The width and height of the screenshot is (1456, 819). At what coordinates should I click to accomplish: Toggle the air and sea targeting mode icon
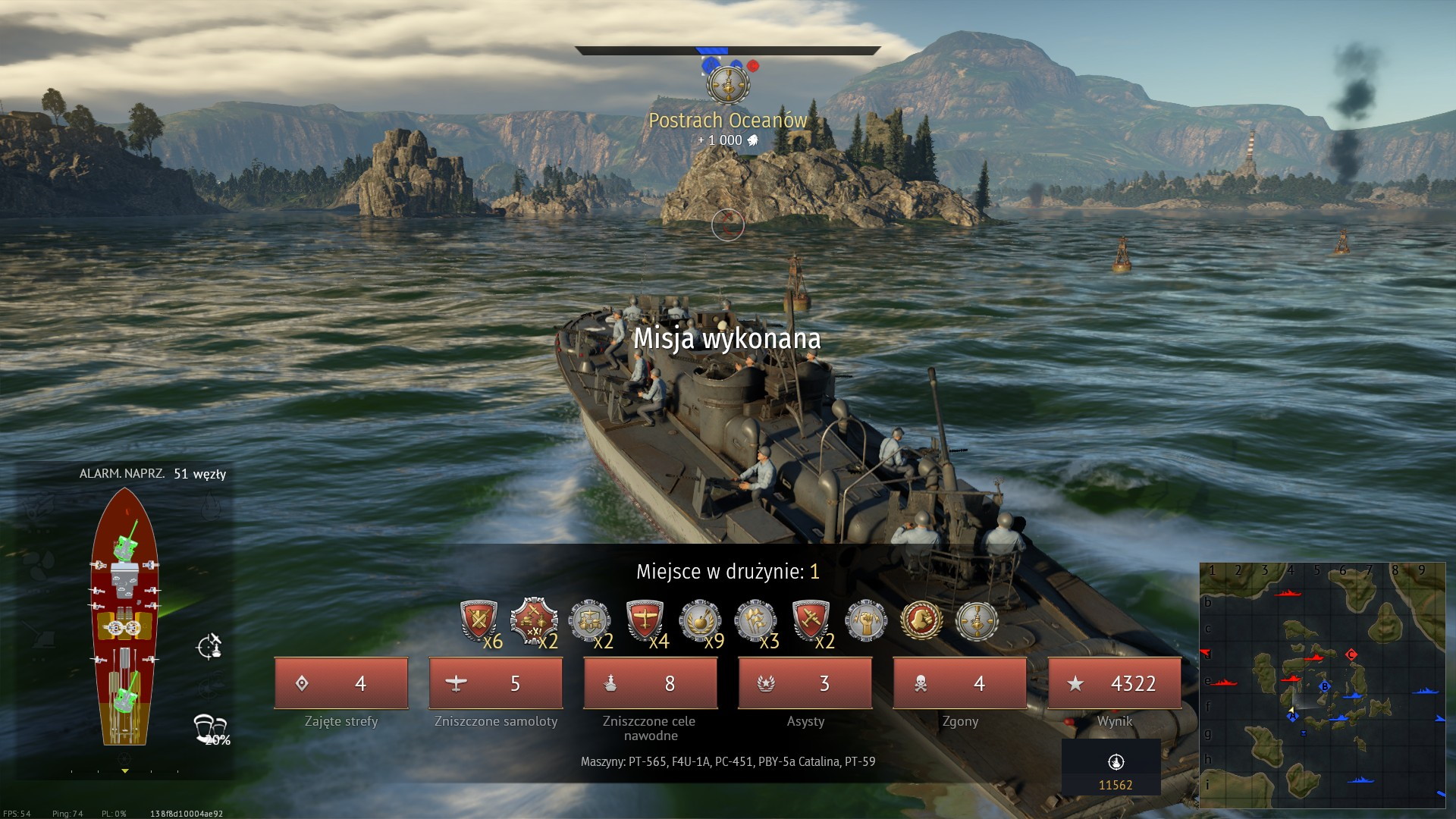pyautogui.click(x=209, y=646)
